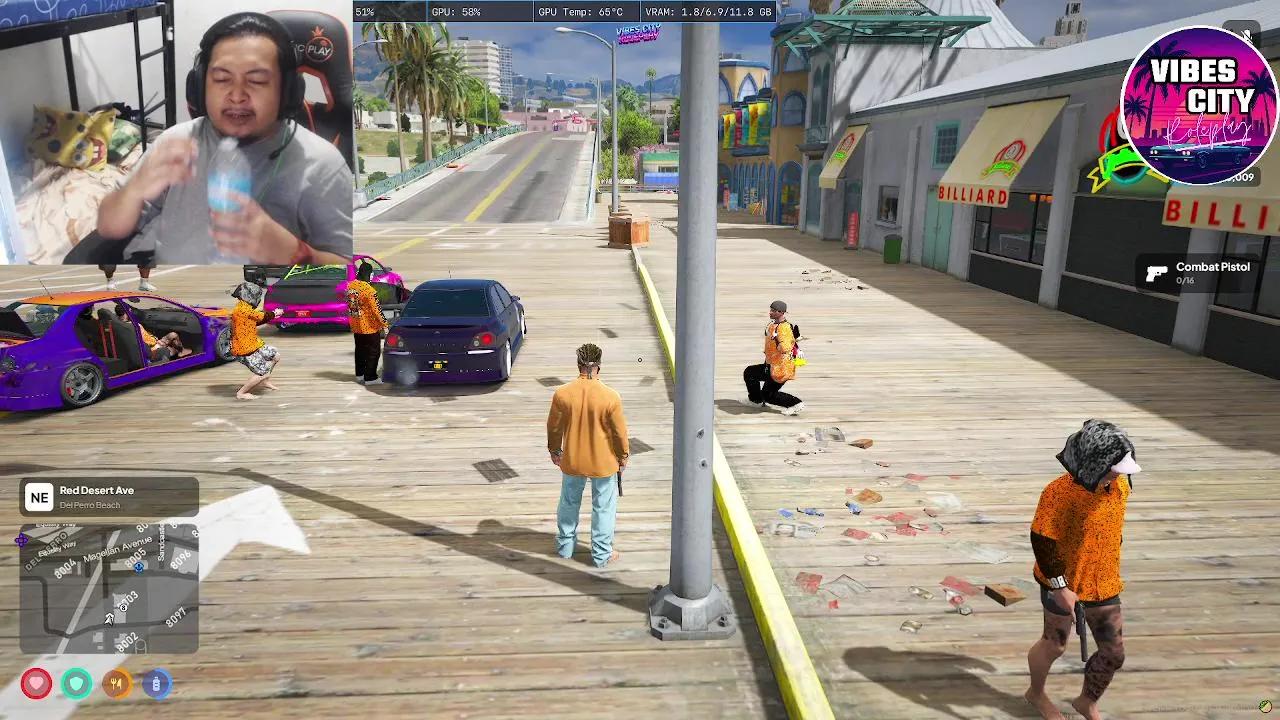Toggle the muted microphone icon
This screenshot has width=1280, height=720.
(1244, 33)
